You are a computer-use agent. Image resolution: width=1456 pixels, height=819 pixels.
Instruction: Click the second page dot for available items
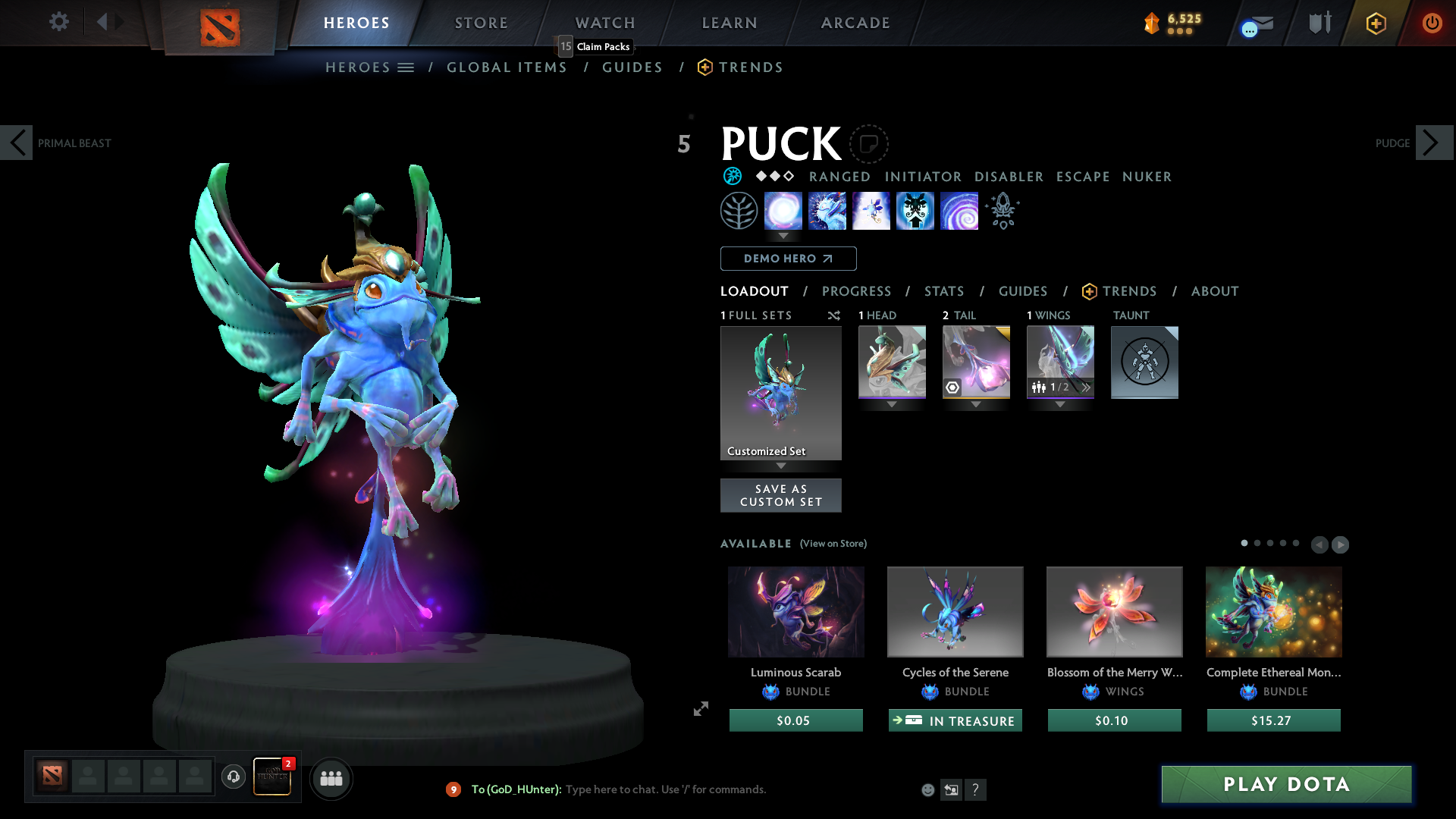coord(1257,544)
